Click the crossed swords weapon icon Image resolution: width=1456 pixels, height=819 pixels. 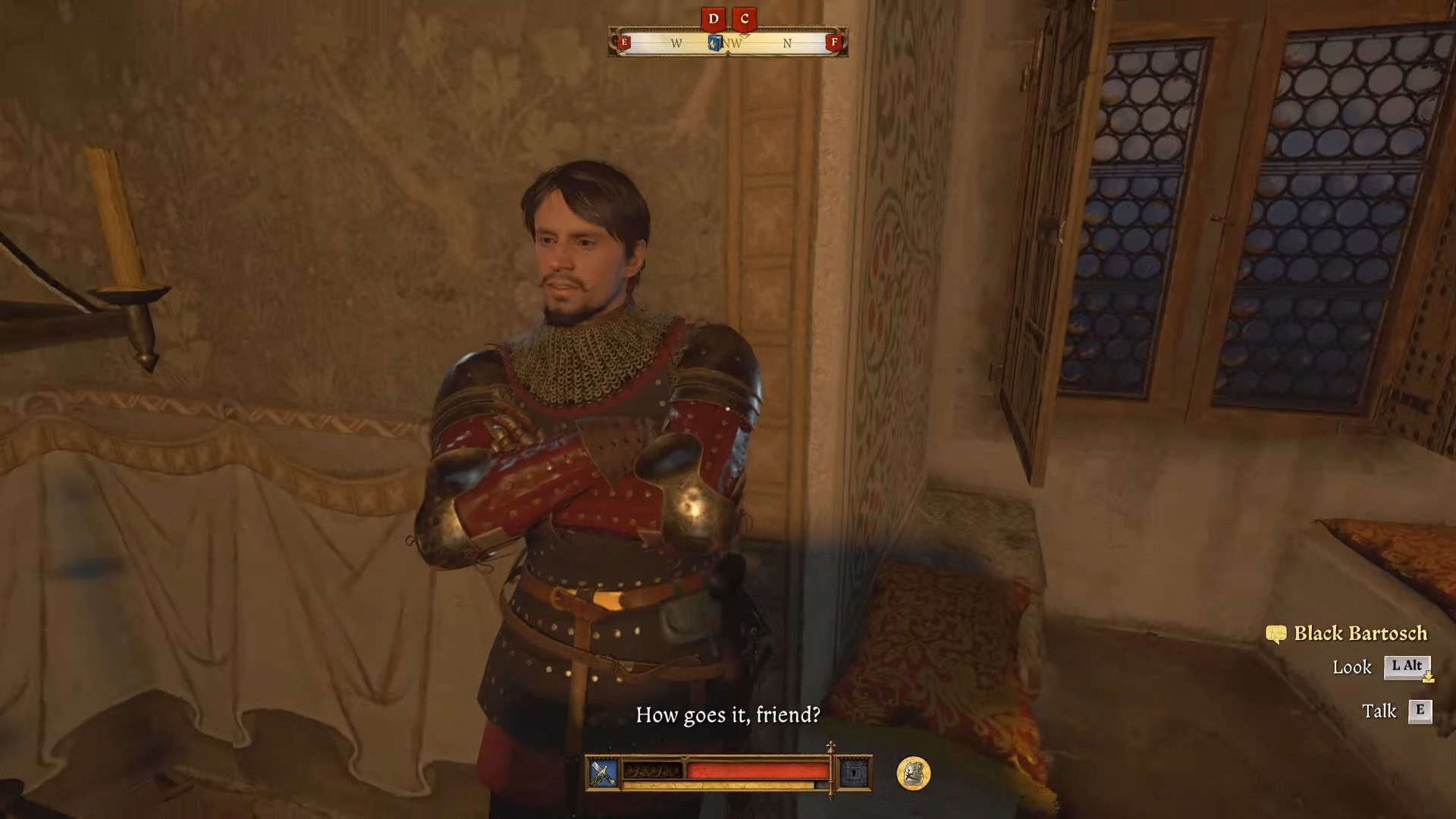[x=603, y=773]
